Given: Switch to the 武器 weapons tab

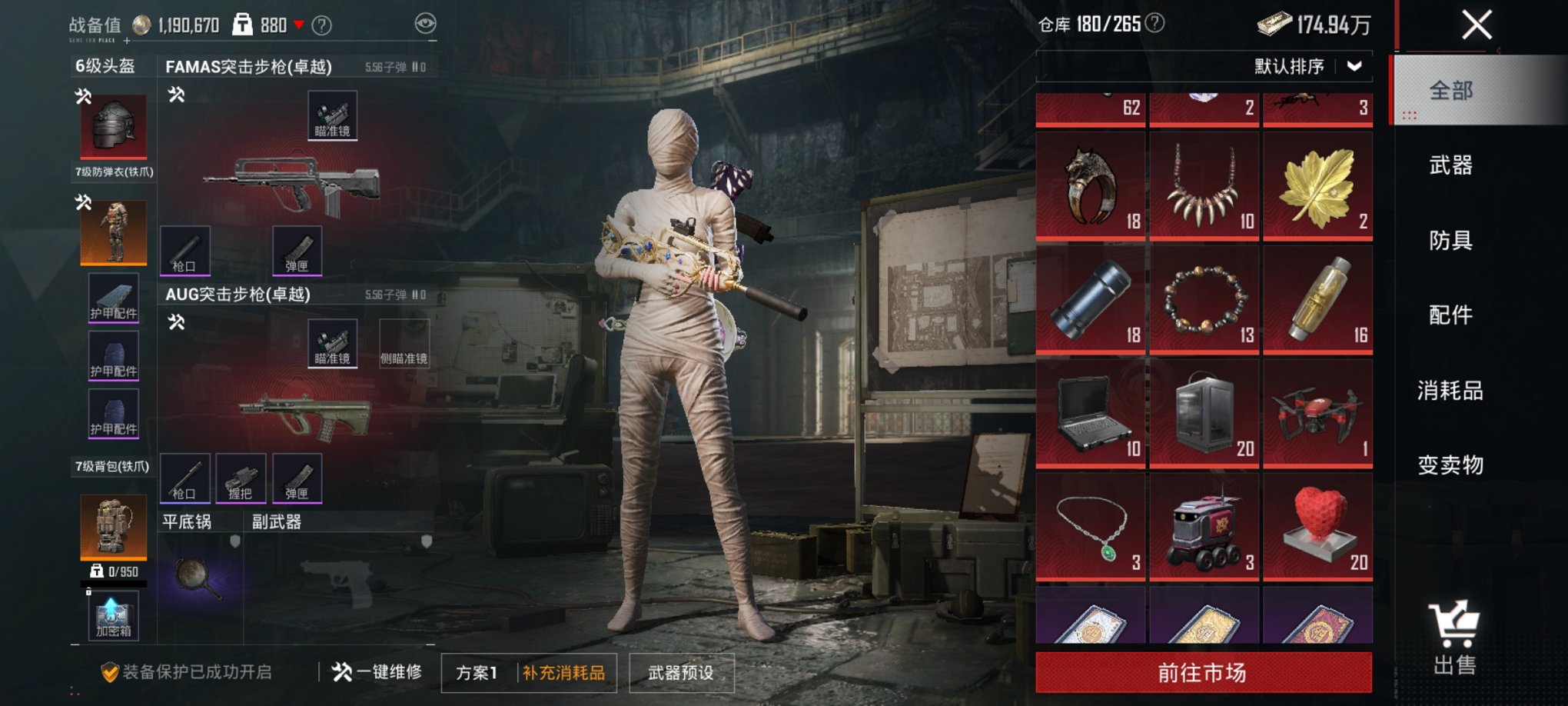Looking at the screenshot, I should [1450, 165].
